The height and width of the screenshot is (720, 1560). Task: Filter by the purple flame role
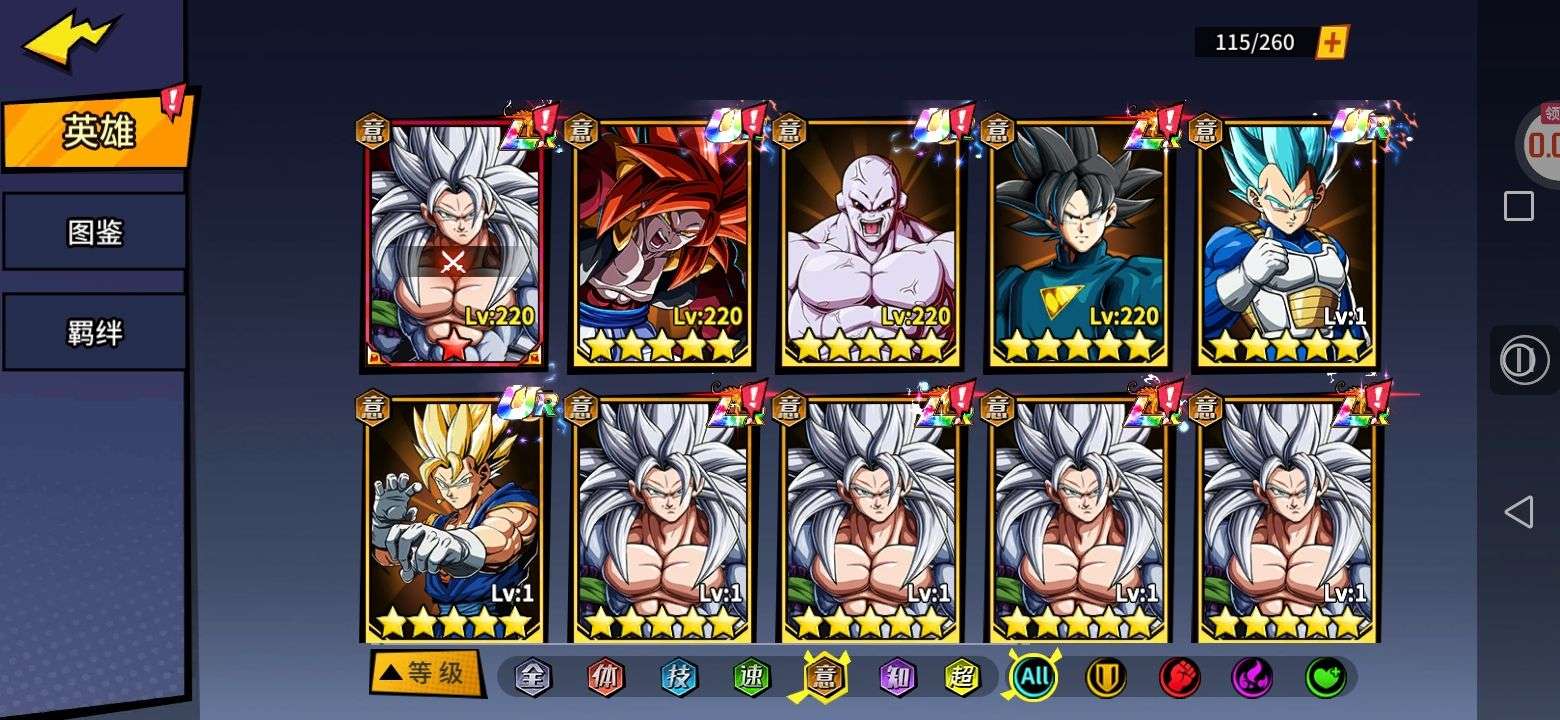click(1252, 677)
